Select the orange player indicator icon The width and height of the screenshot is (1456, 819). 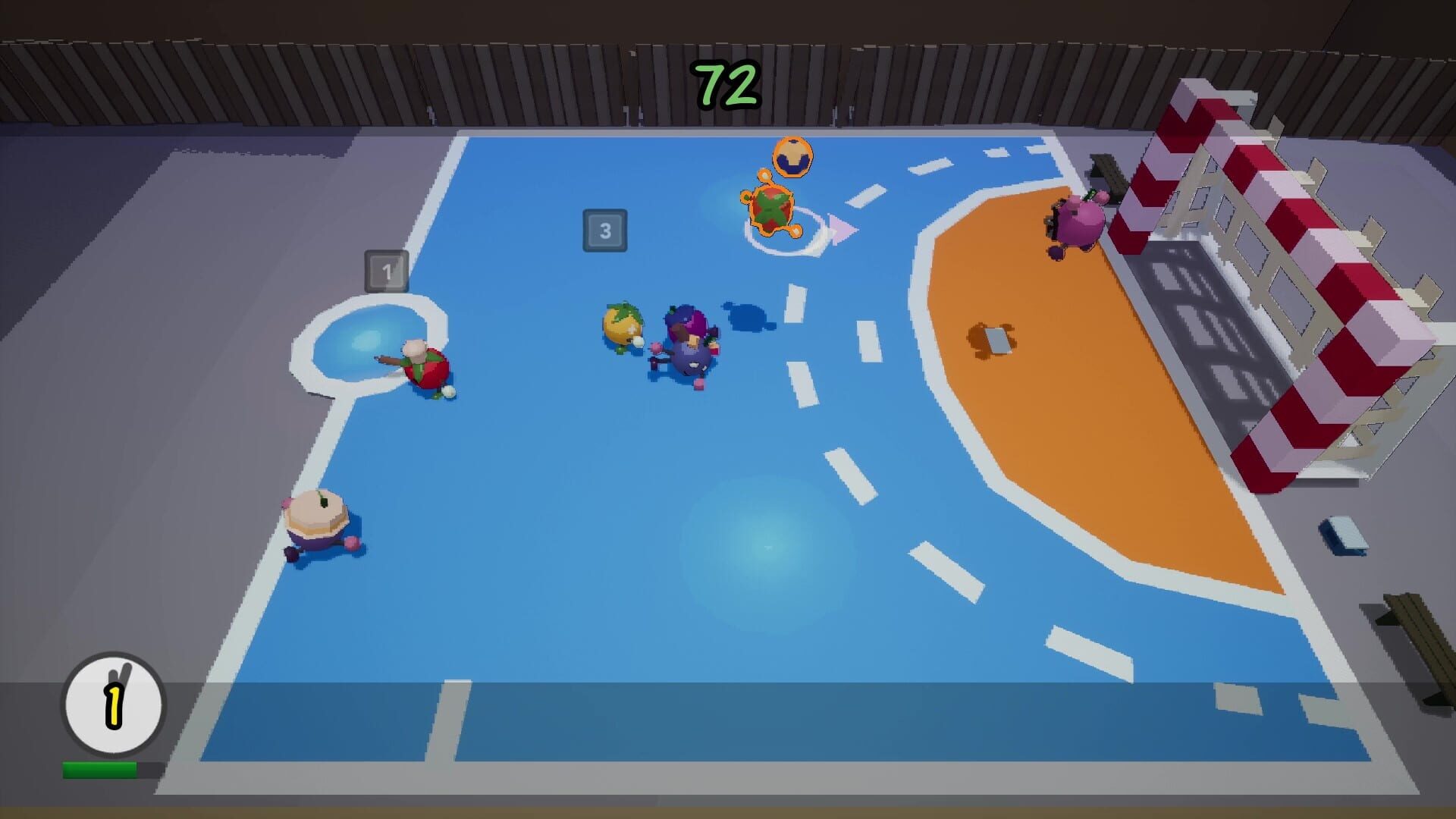click(x=792, y=157)
